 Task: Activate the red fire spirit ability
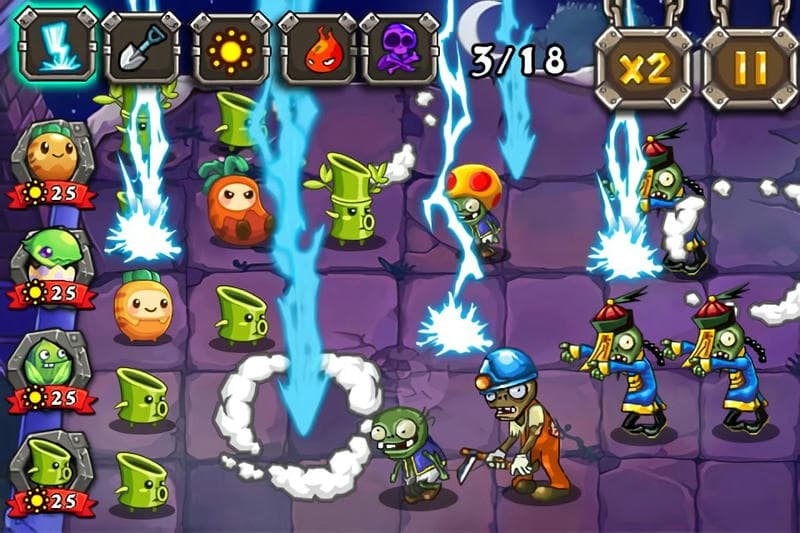coord(316,47)
